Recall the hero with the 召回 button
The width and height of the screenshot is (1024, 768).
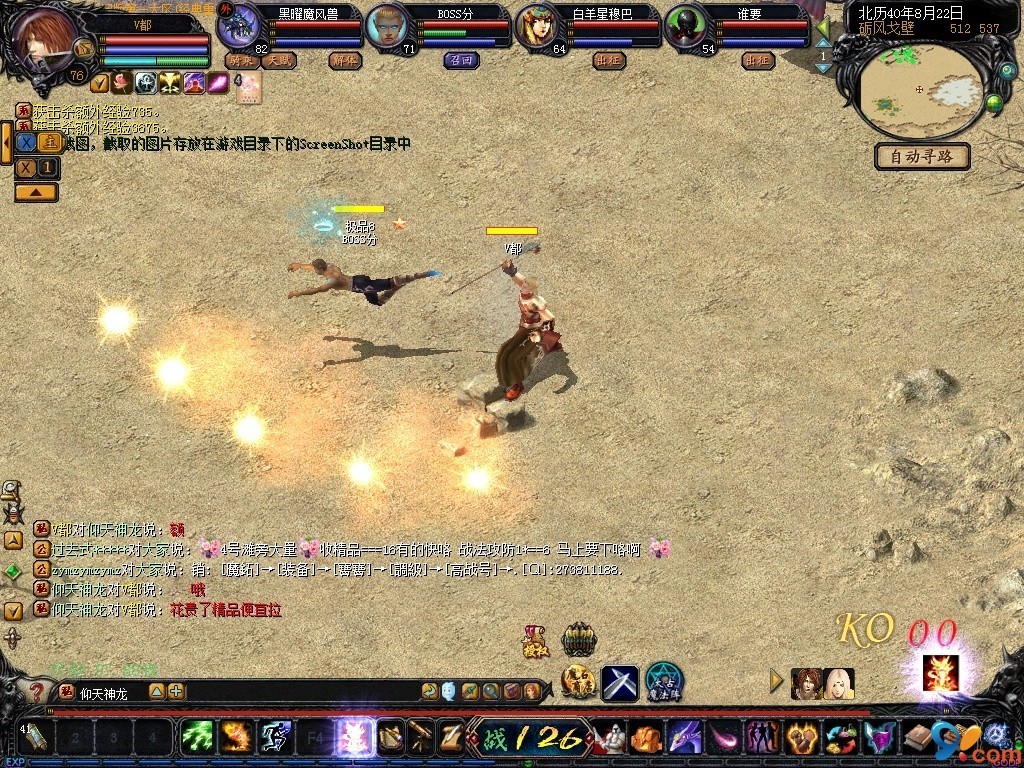pyautogui.click(x=458, y=61)
